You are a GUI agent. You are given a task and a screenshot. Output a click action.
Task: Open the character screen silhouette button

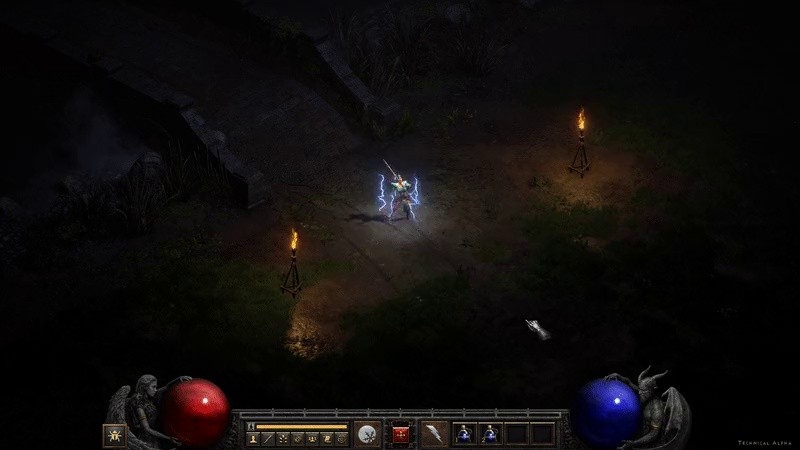point(252,438)
